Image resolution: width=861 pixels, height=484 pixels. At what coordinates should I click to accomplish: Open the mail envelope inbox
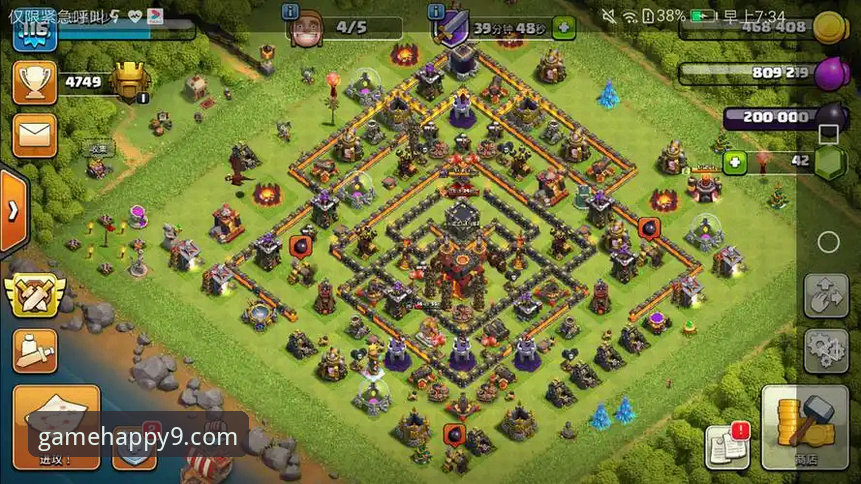tap(34, 135)
